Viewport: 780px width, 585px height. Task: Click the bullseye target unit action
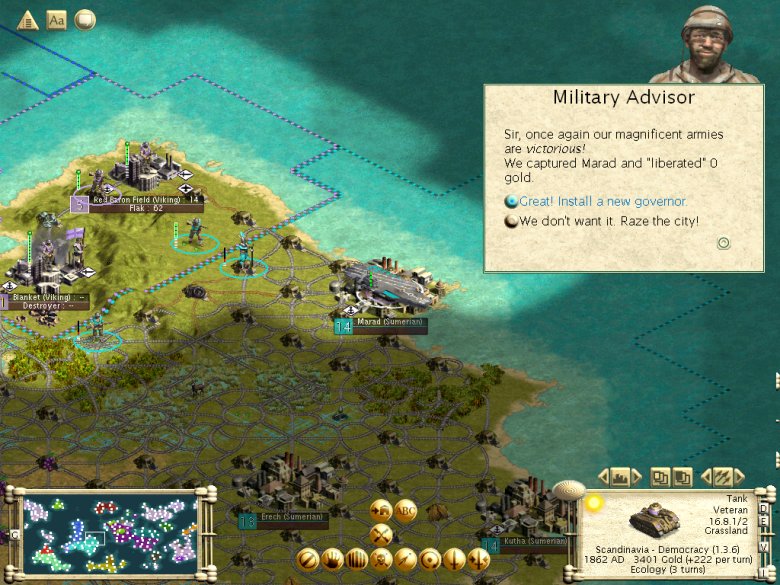coord(430,558)
